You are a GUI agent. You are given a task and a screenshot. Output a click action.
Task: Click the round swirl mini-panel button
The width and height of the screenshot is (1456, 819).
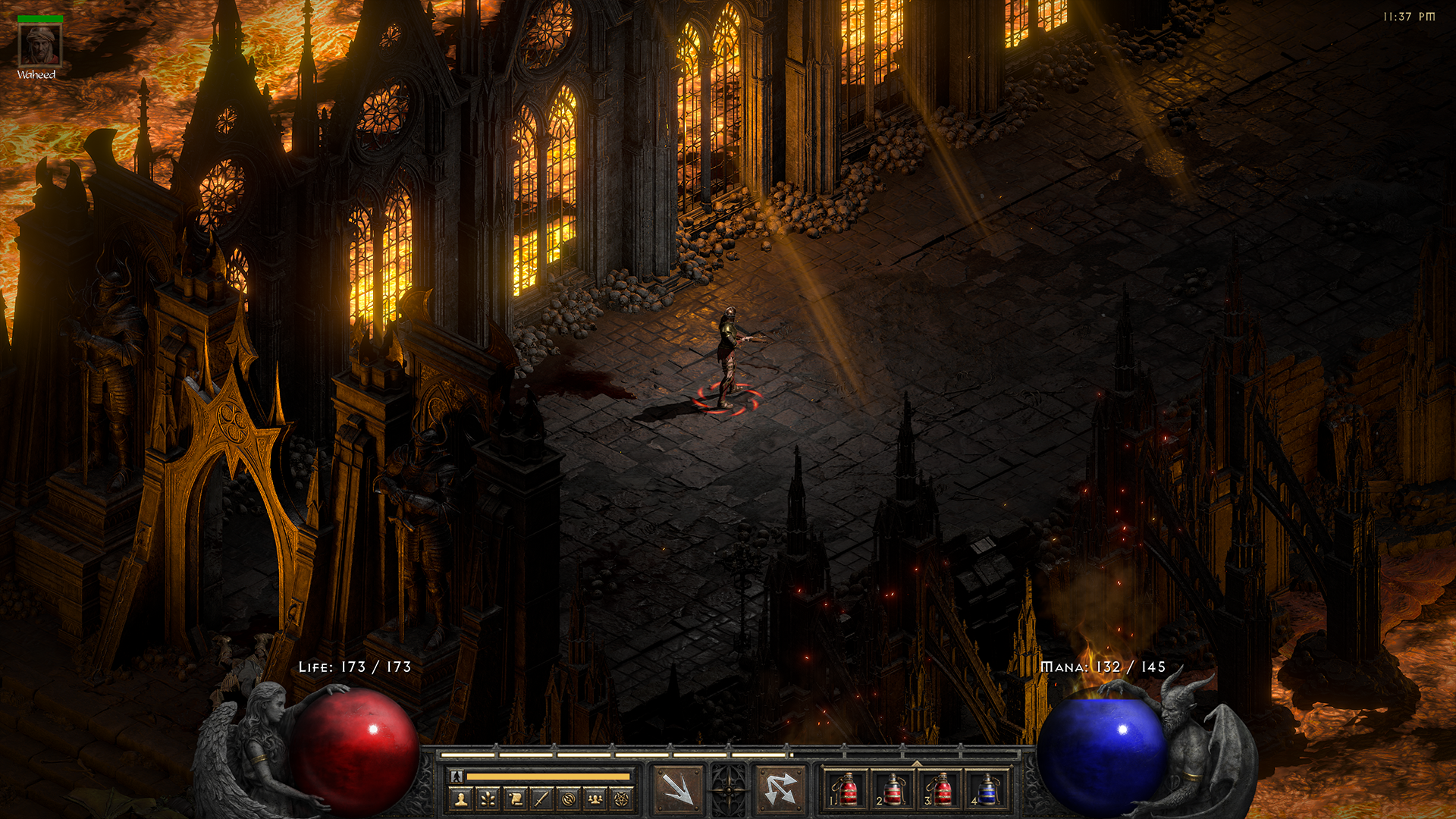(569, 799)
